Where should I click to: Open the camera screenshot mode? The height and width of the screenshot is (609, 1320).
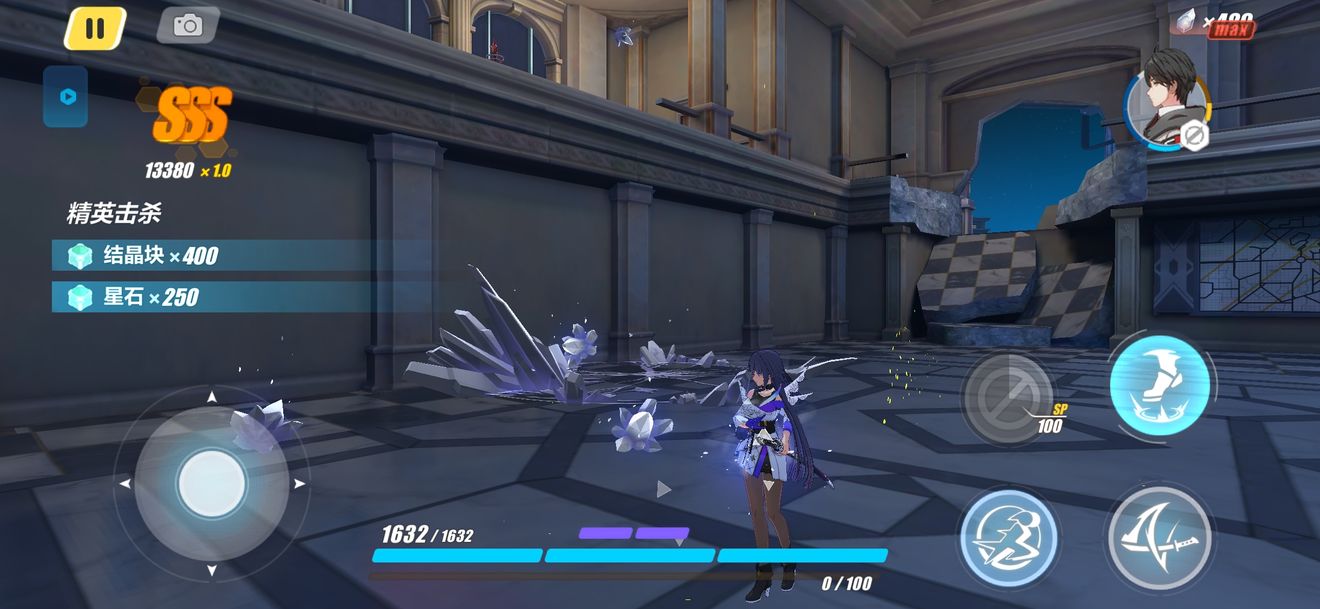188,26
